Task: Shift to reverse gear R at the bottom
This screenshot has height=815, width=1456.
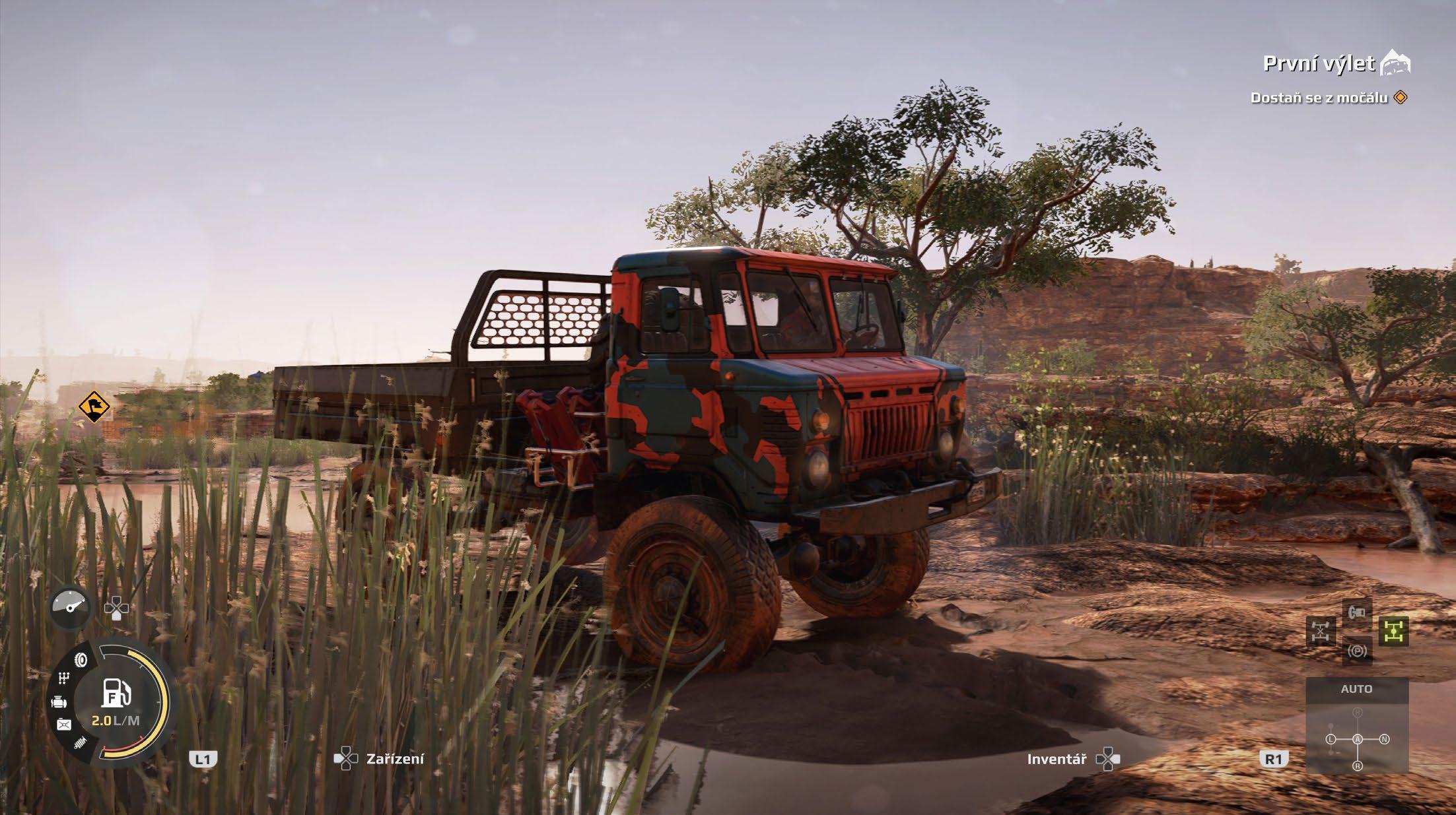Action: [1358, 766]
